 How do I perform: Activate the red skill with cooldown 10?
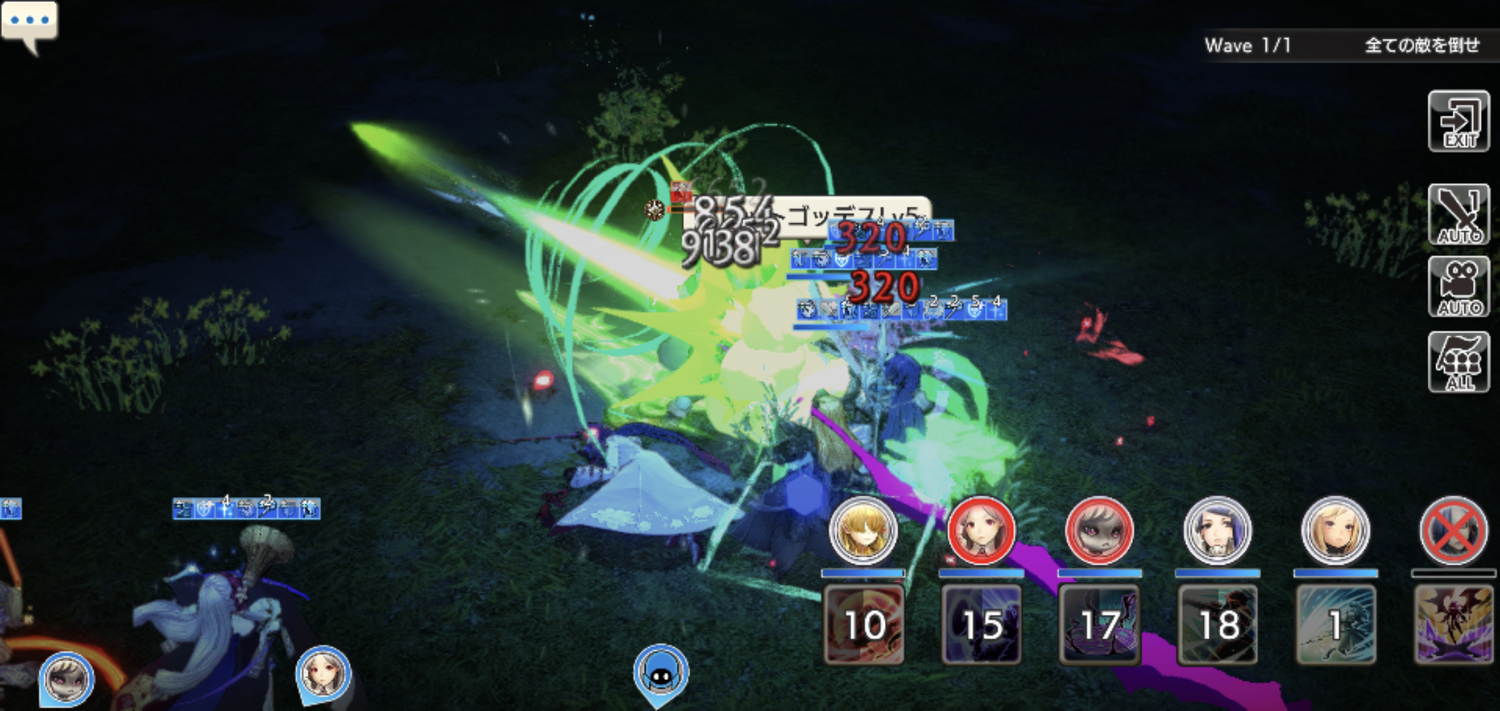point(864,625)
